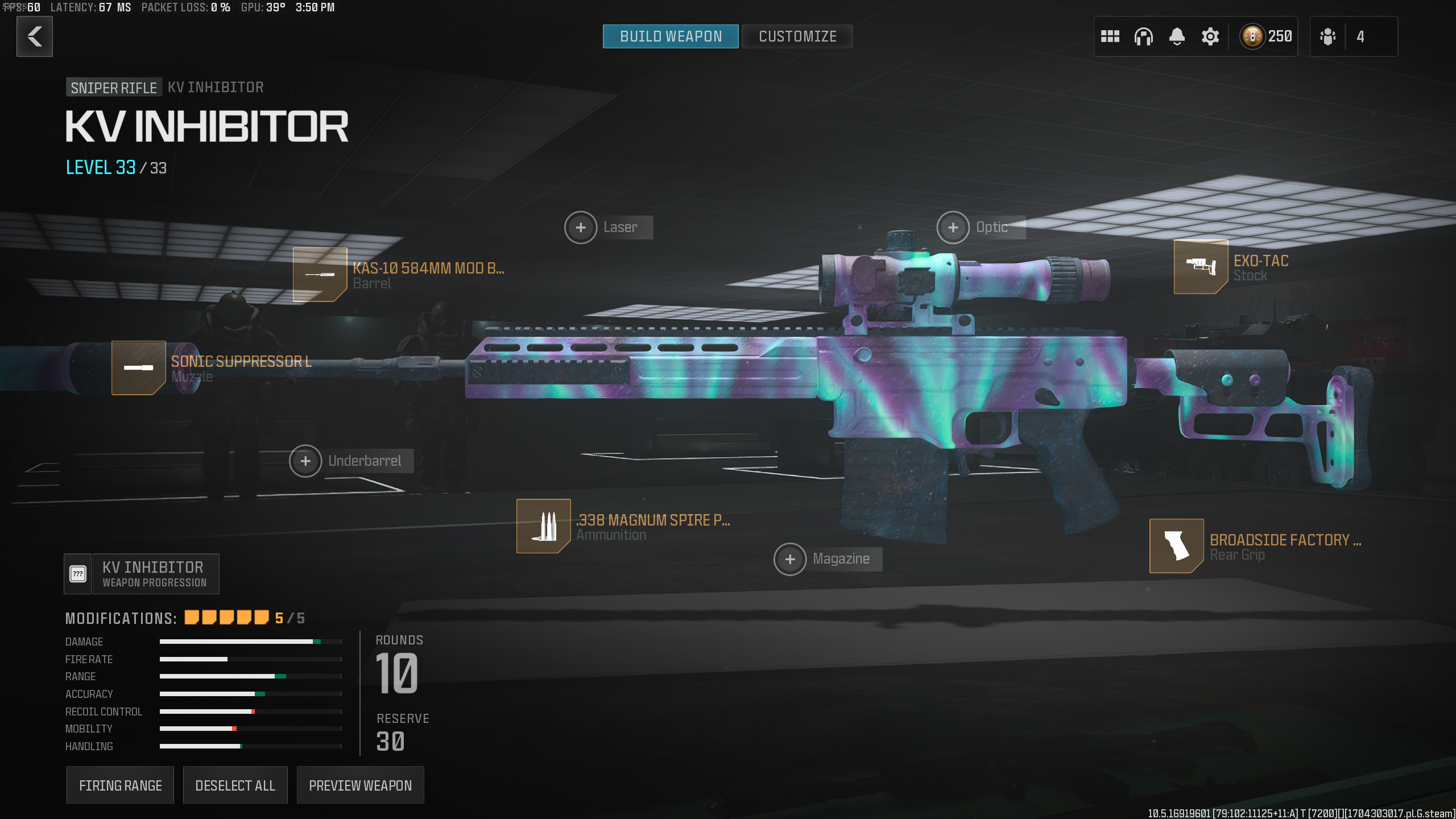
Task: Add a Magazine attachment
Action: (790, 559)
